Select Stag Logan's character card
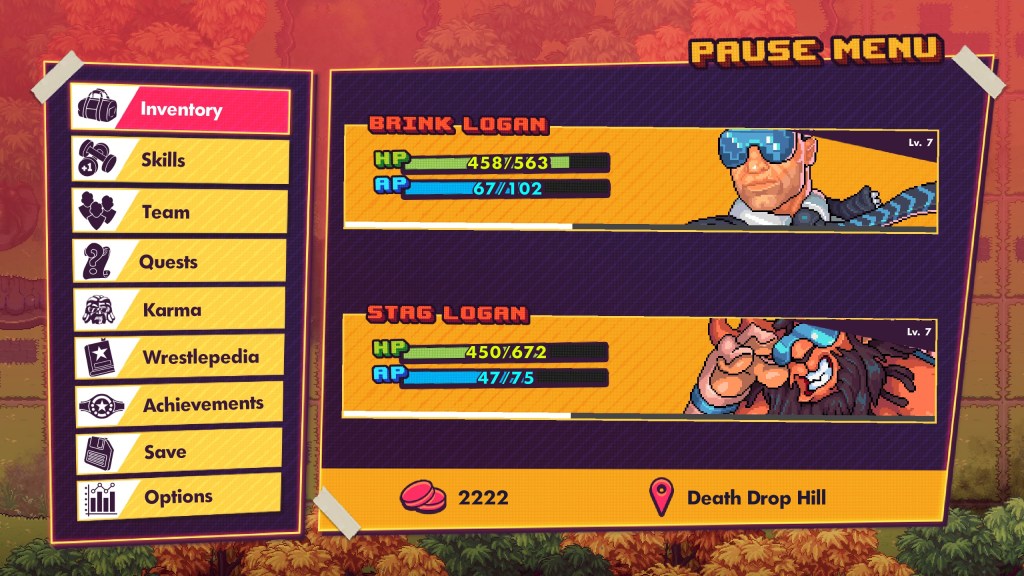 click(x=640, y=366)
